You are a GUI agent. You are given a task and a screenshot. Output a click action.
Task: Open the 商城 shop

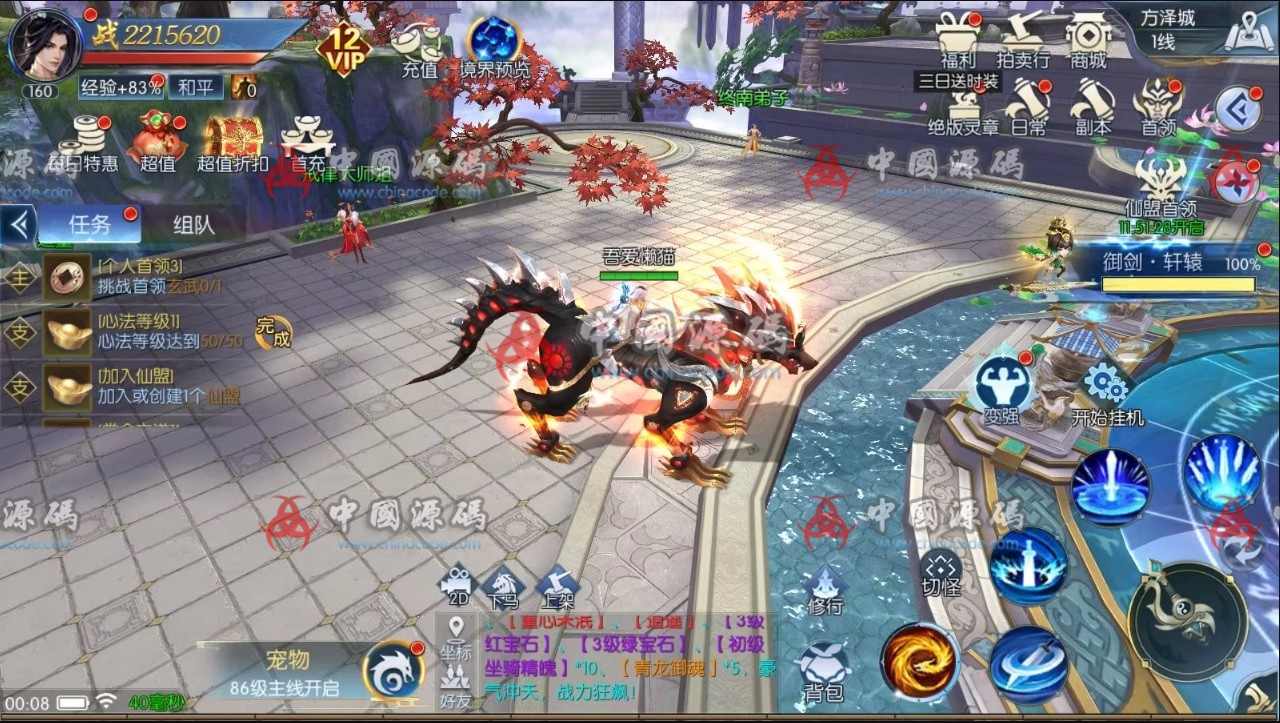coord(1088,38)
